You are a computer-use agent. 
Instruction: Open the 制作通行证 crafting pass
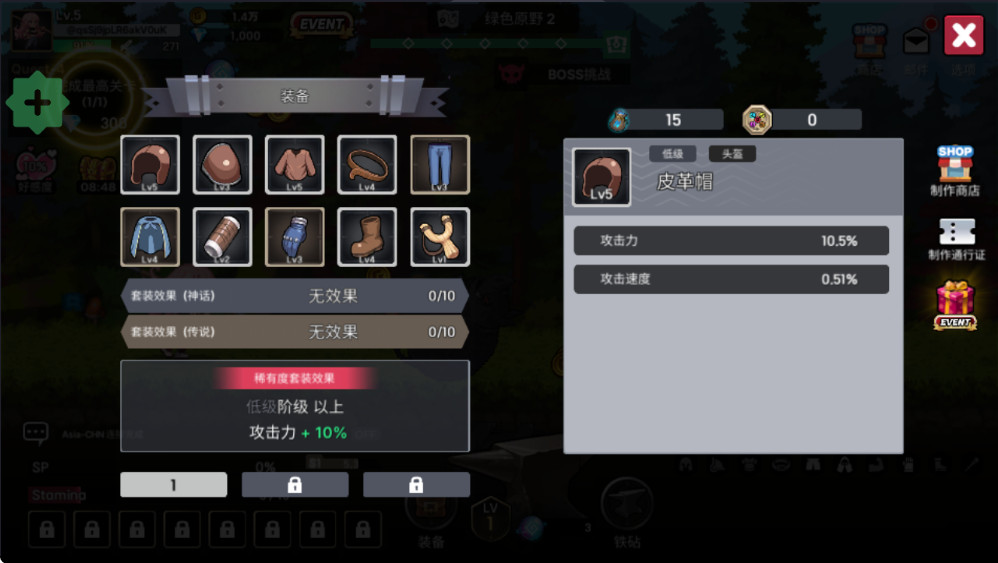click(x=956, y=239)
